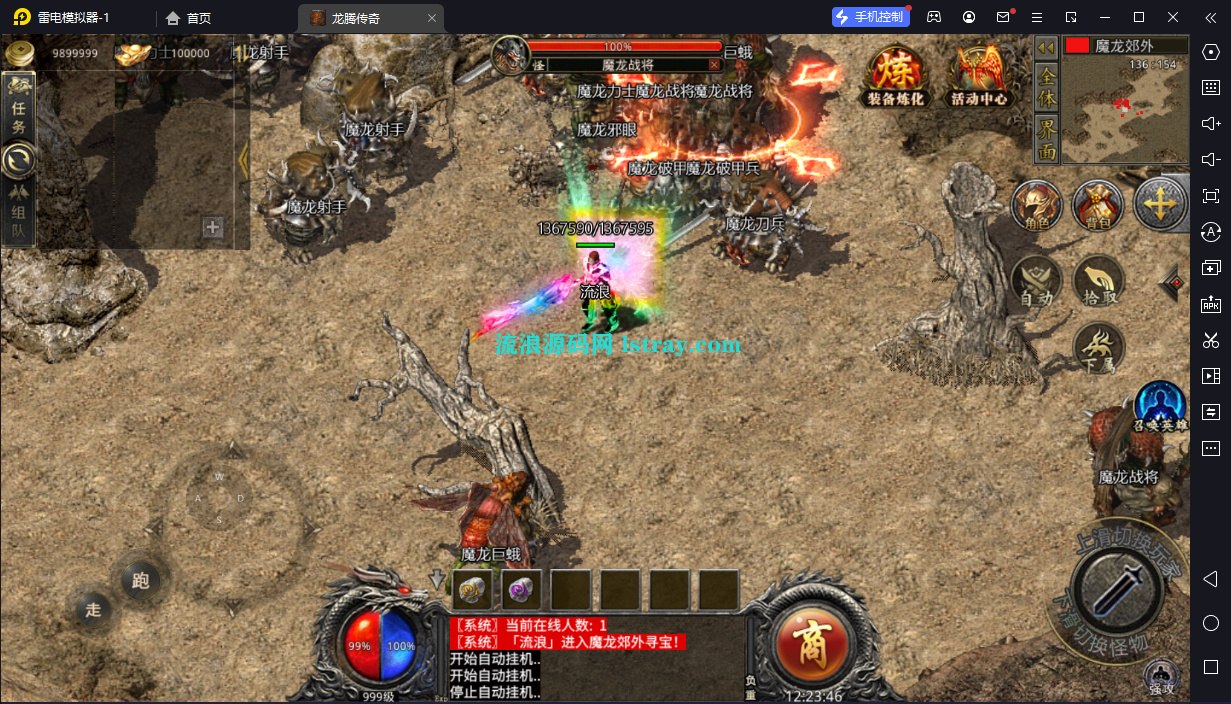This screenshot has height=704, width=1231.
Task: Open the 角色 character sheet
Action: pyautogui.click(x=1036, y=205)
